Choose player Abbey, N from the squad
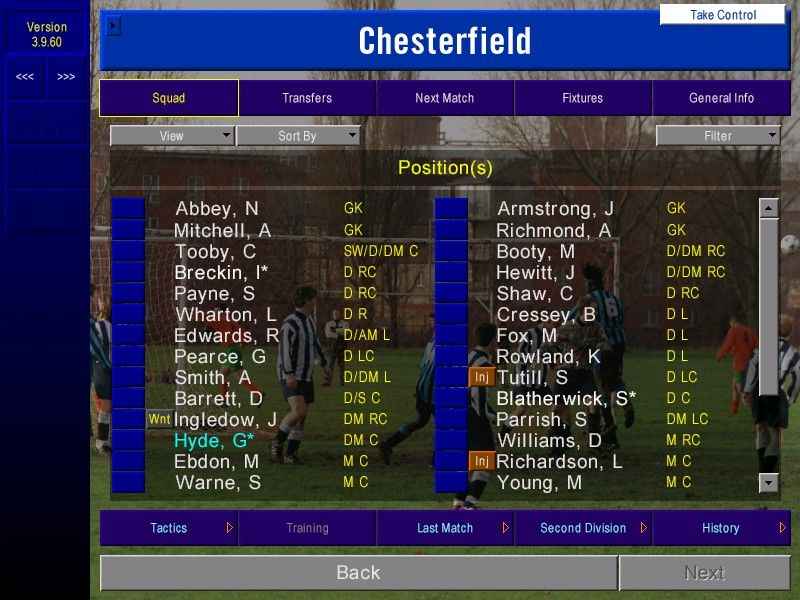 217,209
